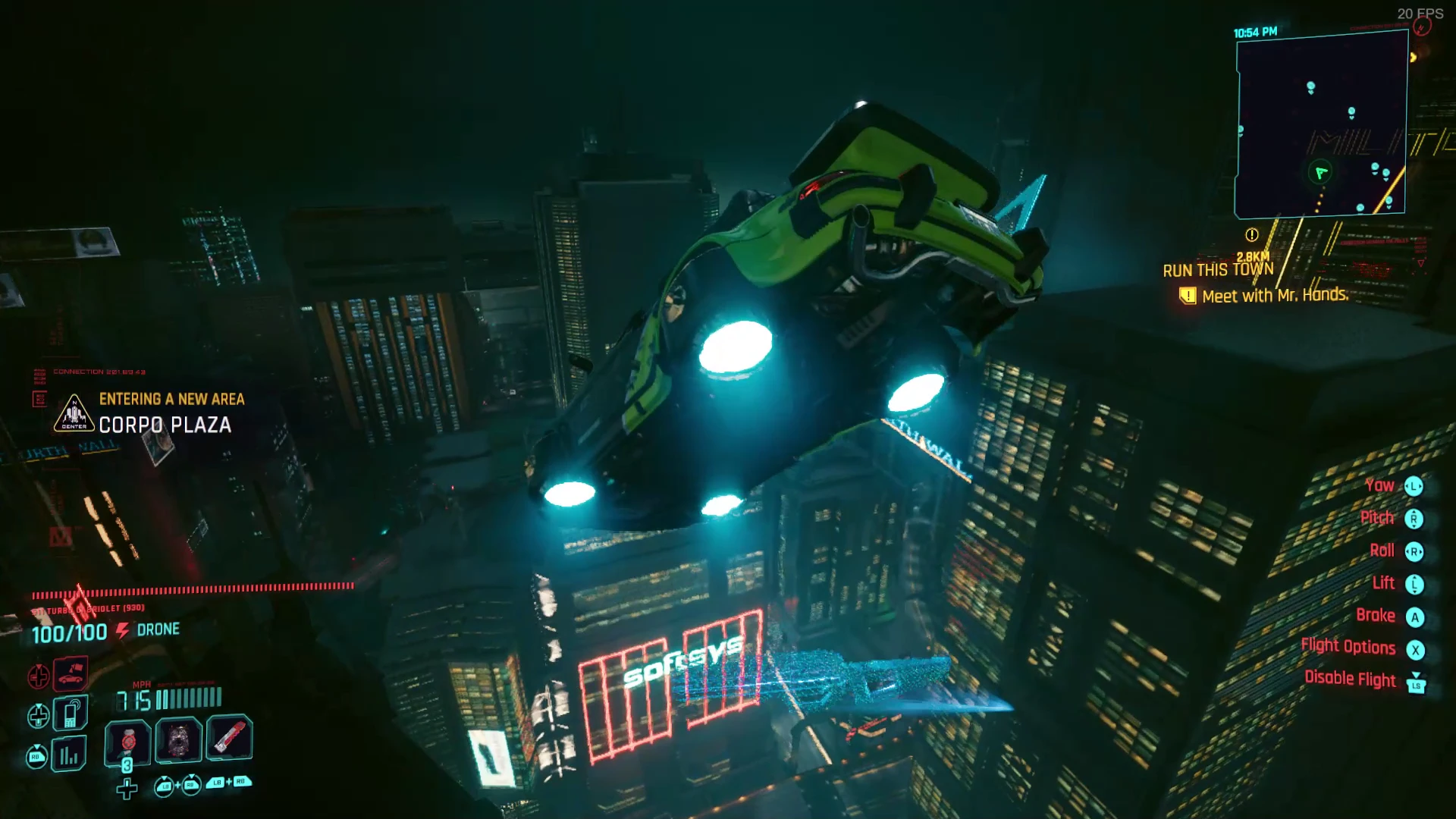Select the bar chart icon slot
Screen dimensions: 1456x819
pos(69,755)
